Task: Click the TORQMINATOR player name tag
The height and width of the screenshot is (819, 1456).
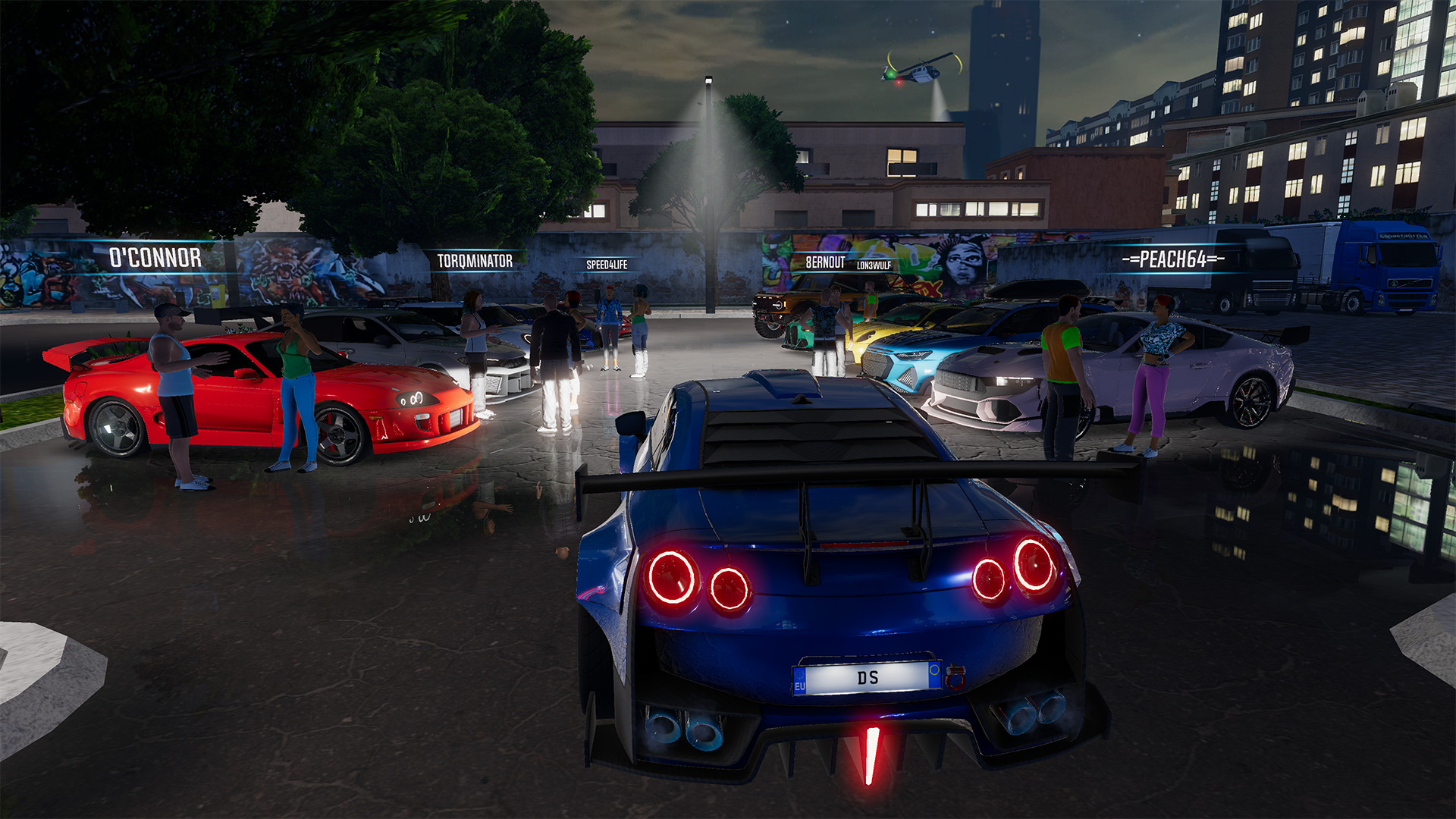Action: [x=475, y=261]
